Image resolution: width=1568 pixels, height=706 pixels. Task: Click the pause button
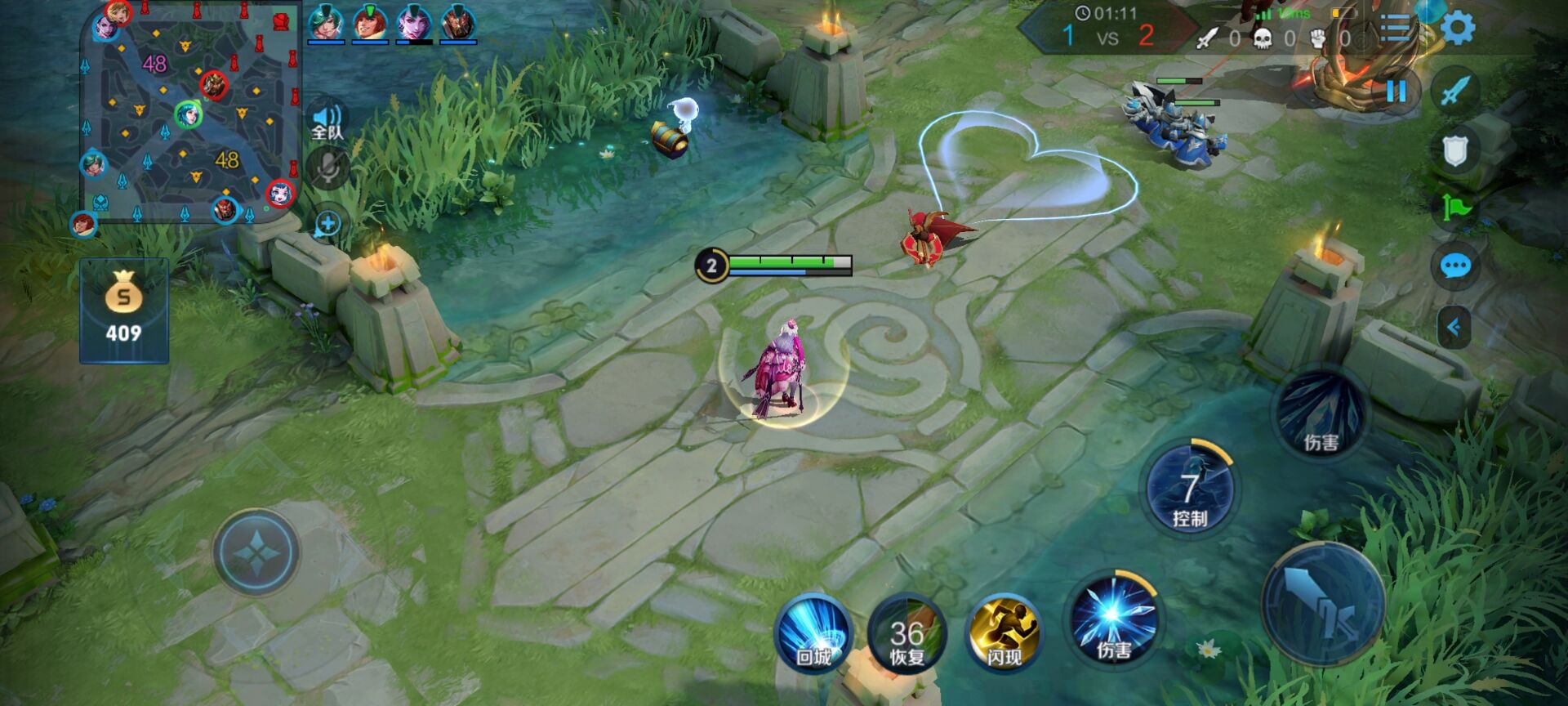click(1396, 91)
